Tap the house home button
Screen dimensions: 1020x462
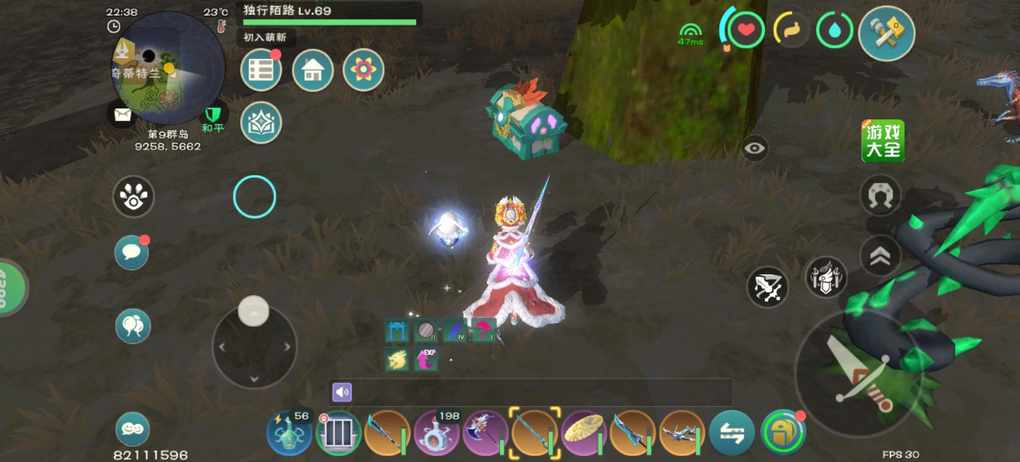pyautogui.click(x=312, y=69)
